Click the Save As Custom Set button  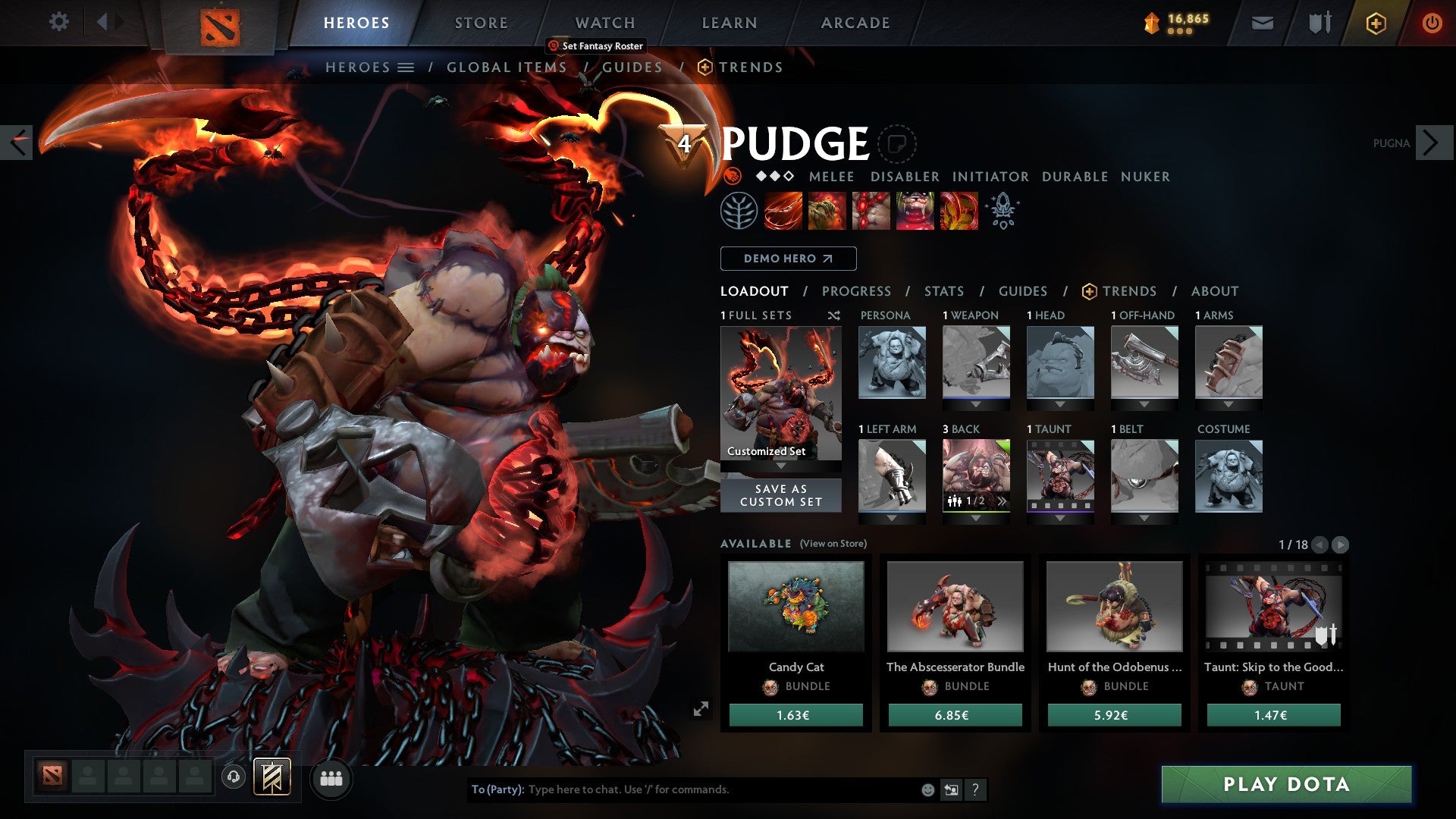pyautogui.click(x=780, y=496)
